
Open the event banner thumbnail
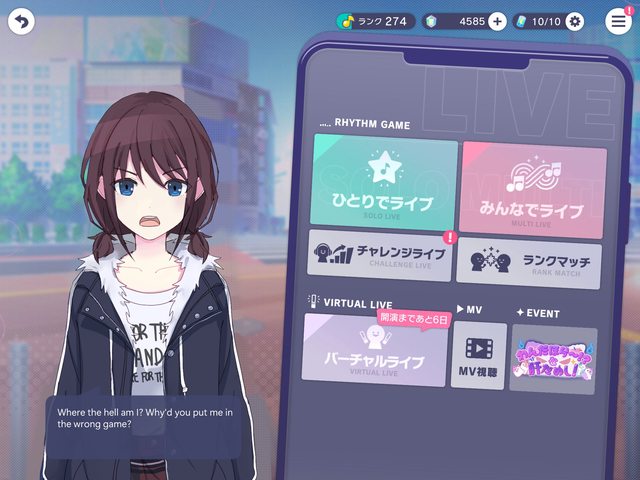(x=553, y=360)
